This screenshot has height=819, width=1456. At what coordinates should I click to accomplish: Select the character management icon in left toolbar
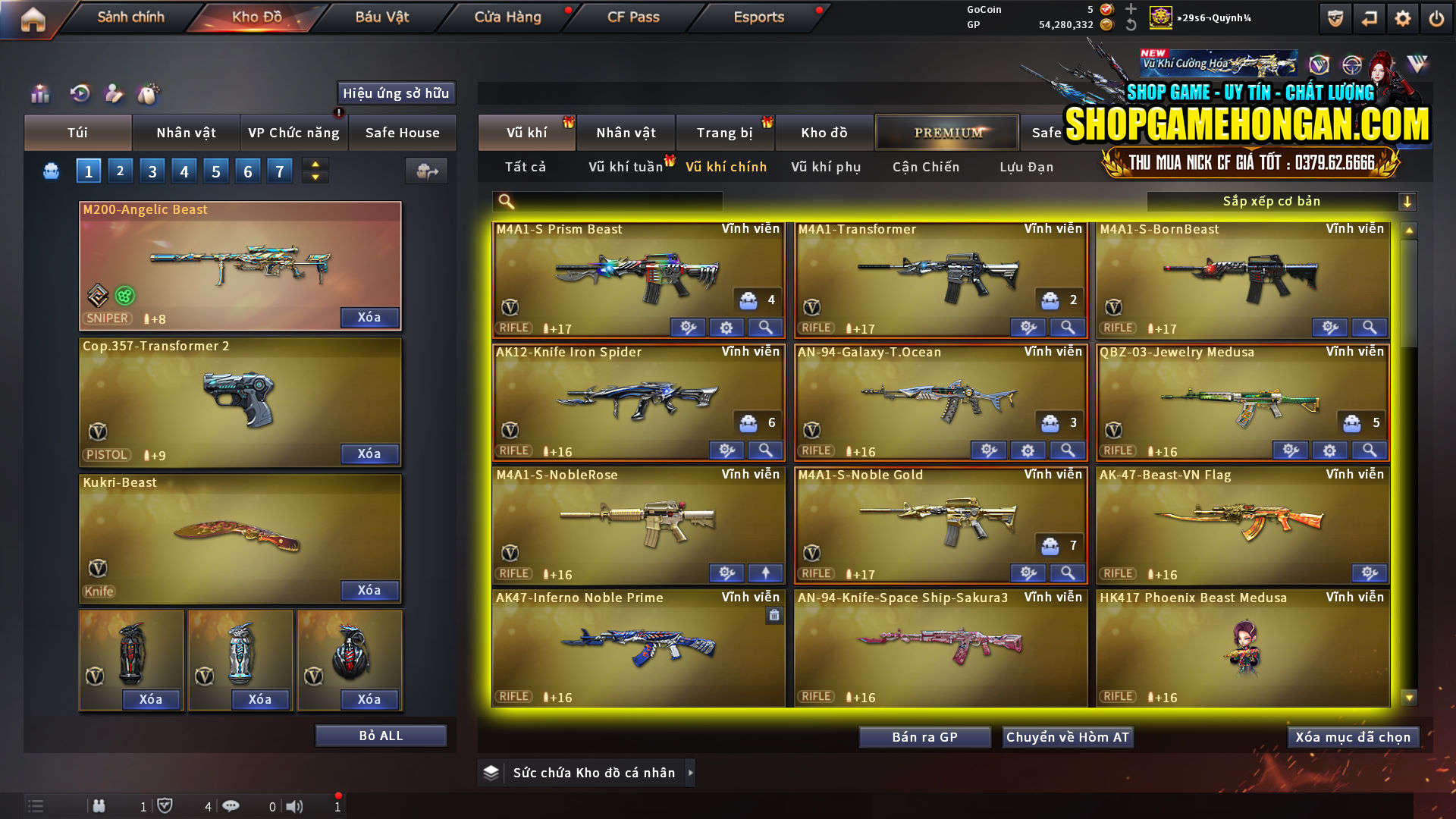point(115,94)
